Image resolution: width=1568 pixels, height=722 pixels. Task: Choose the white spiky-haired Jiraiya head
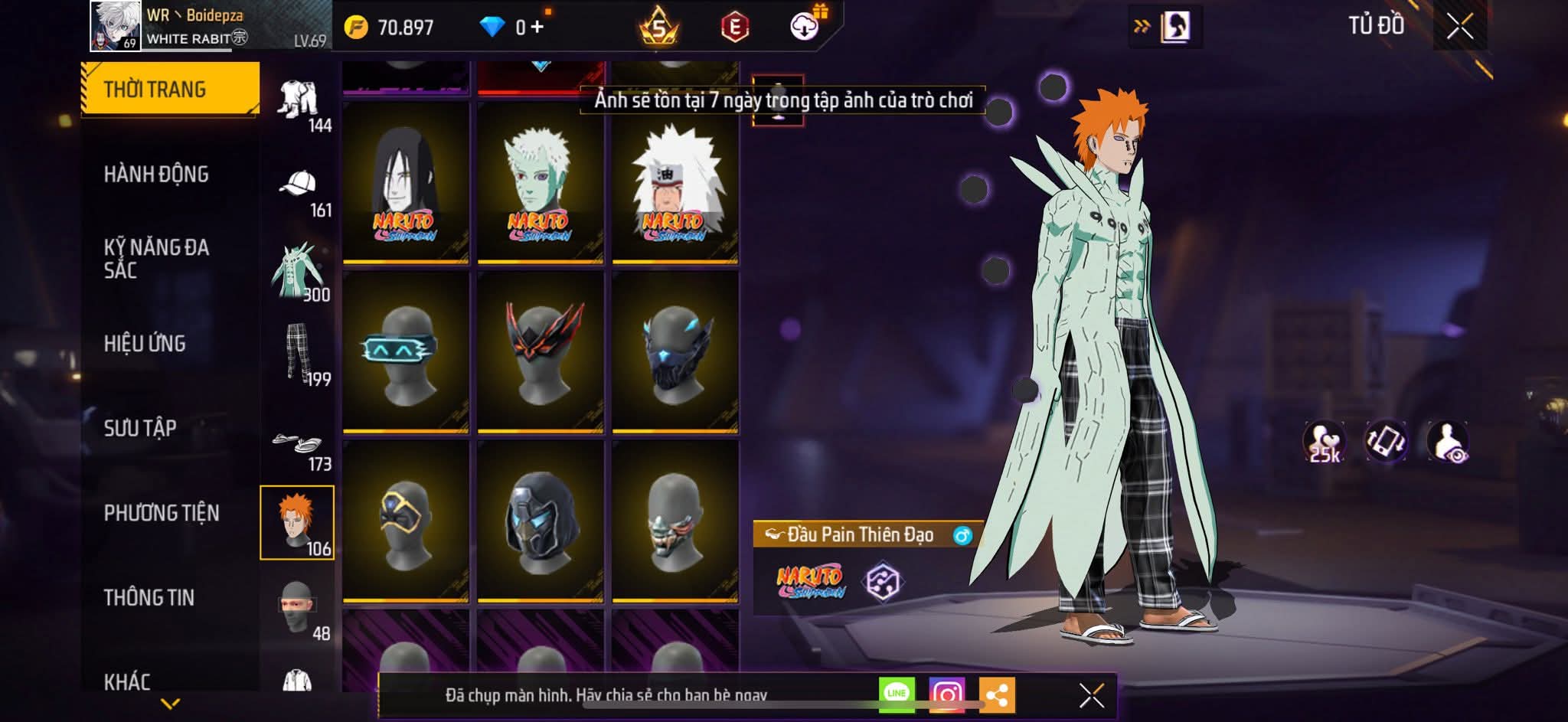(x=675, y=183)
